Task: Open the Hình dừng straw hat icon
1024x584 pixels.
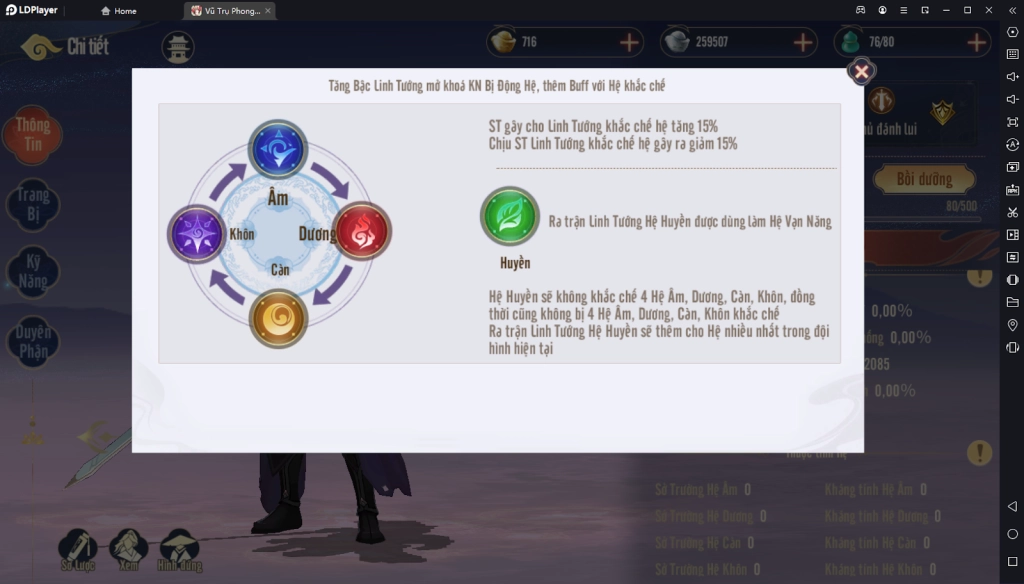Action: (180, 548)
